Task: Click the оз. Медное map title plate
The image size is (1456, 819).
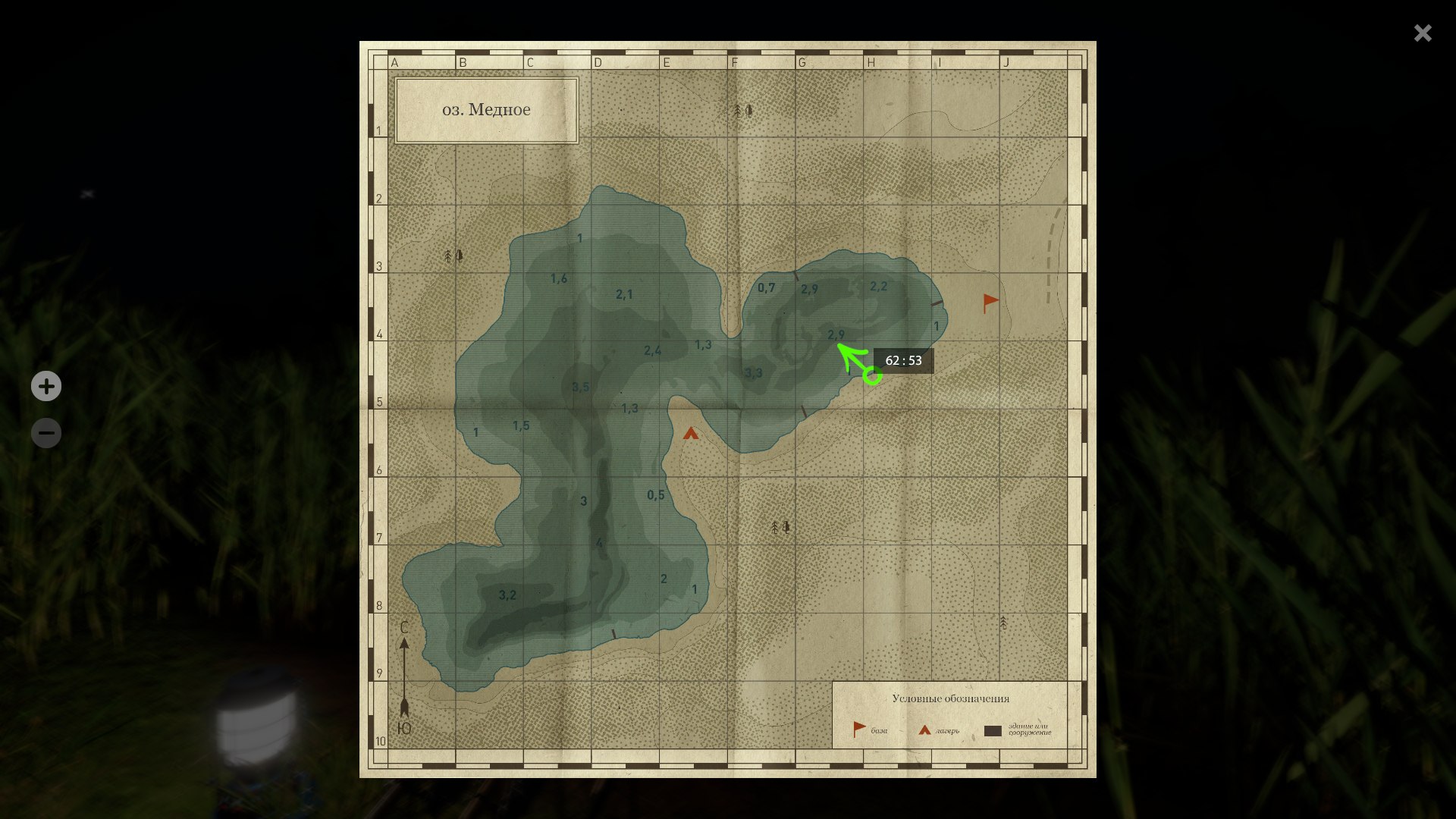Action: pos(487,108)
